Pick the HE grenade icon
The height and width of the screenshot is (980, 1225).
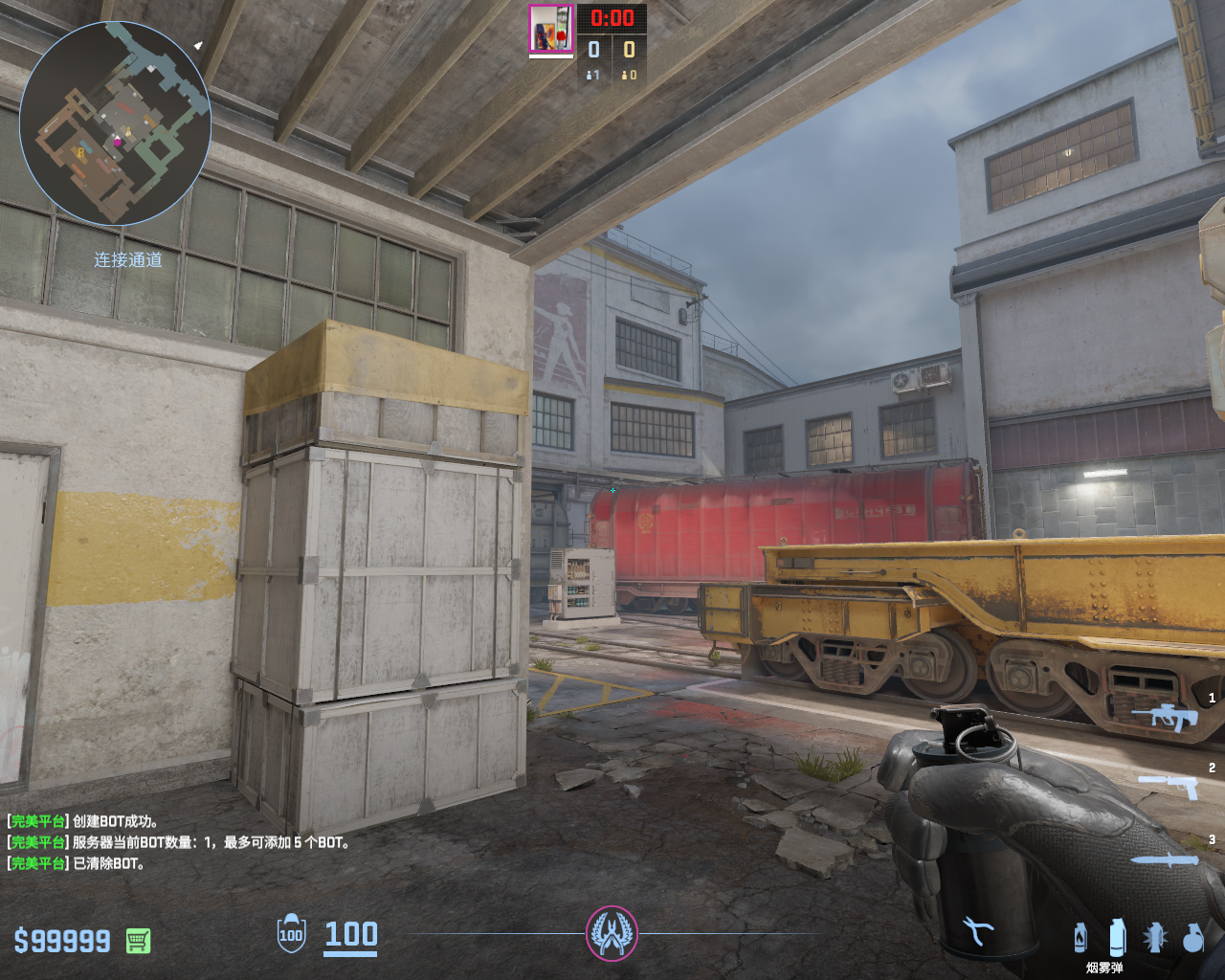pyautogui.click(x=1192, y=938)
